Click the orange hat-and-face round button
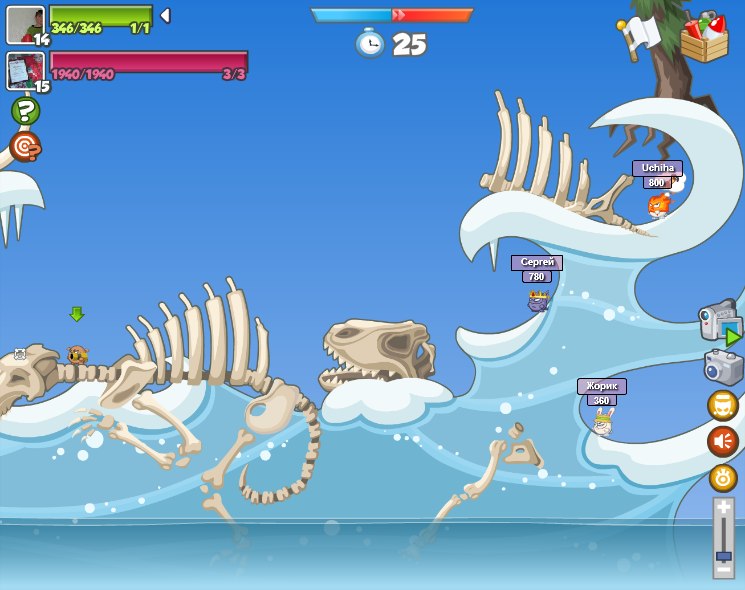Screen dimensions: 745x590 (722, 405)
